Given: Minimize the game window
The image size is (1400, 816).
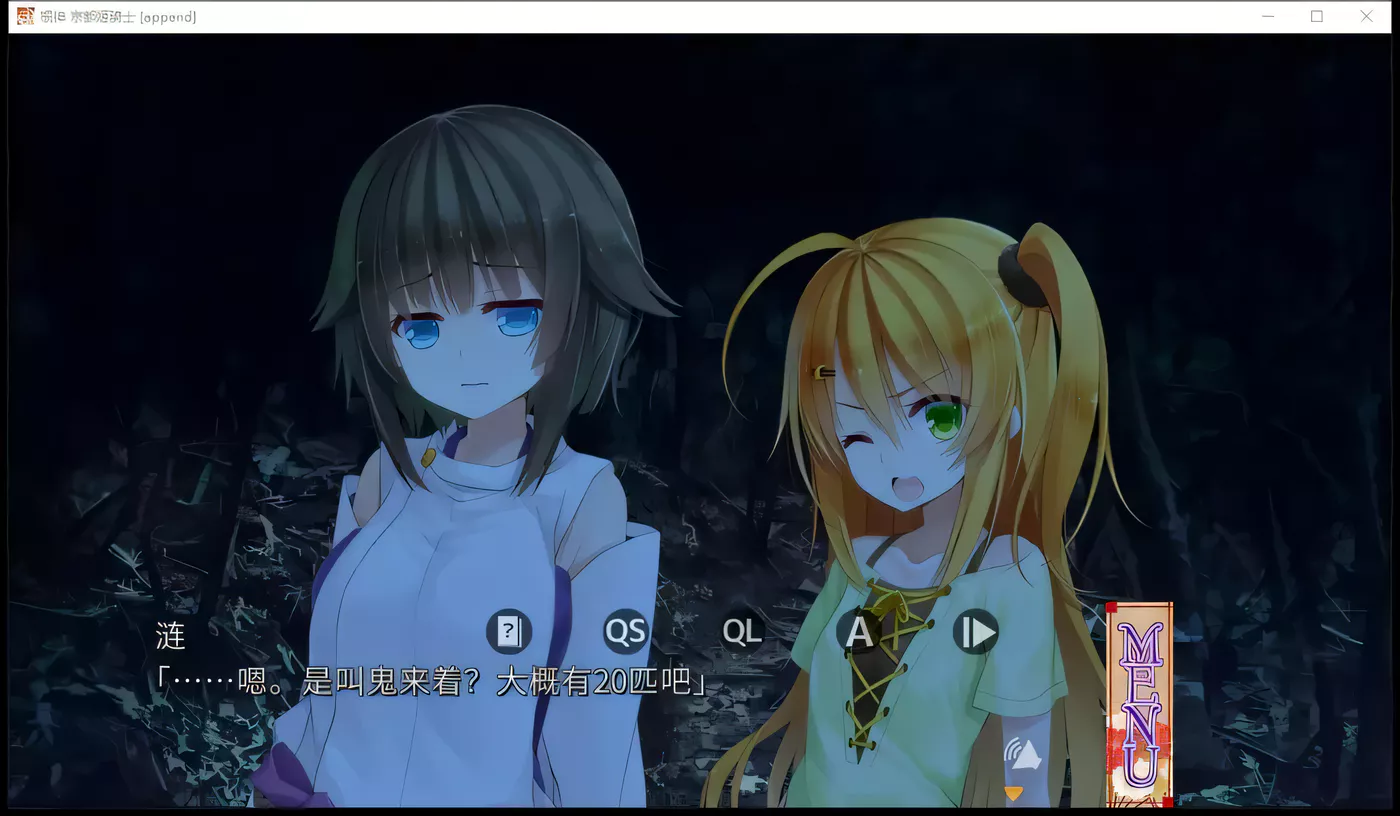Looking at the screenshot, I should (x=1267, y=16).
